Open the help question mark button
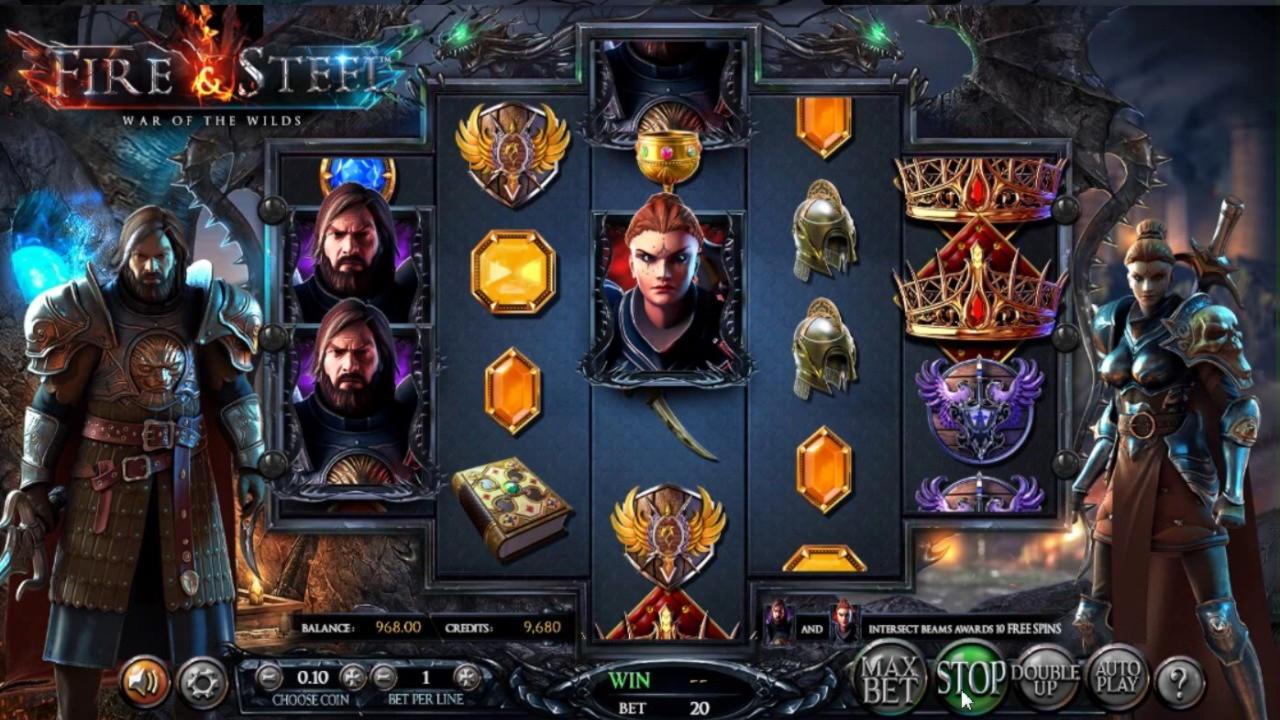Viewport: 1280px width, 720px height. point(1179,683)
